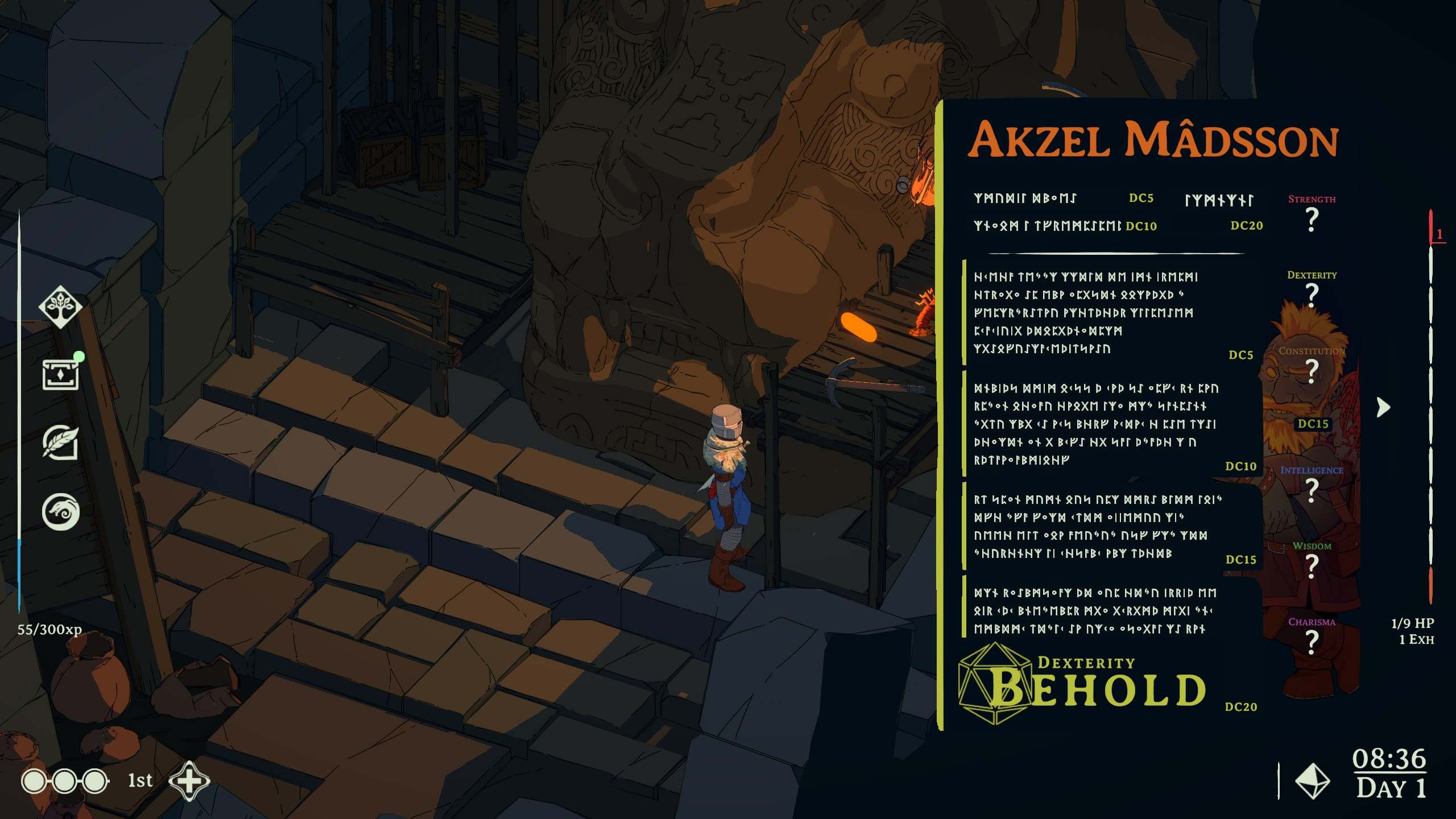Open the inventory chest icon
Image resolution: width=1456 pixels, height=819 pixels.
(x=60, y=375)
